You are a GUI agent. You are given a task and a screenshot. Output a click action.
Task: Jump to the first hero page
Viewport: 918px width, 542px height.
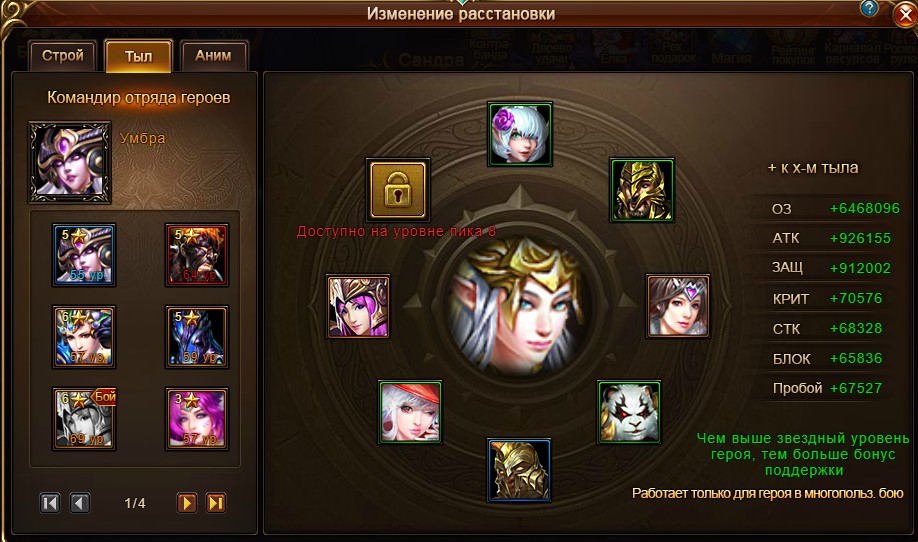tap(50, 503)
